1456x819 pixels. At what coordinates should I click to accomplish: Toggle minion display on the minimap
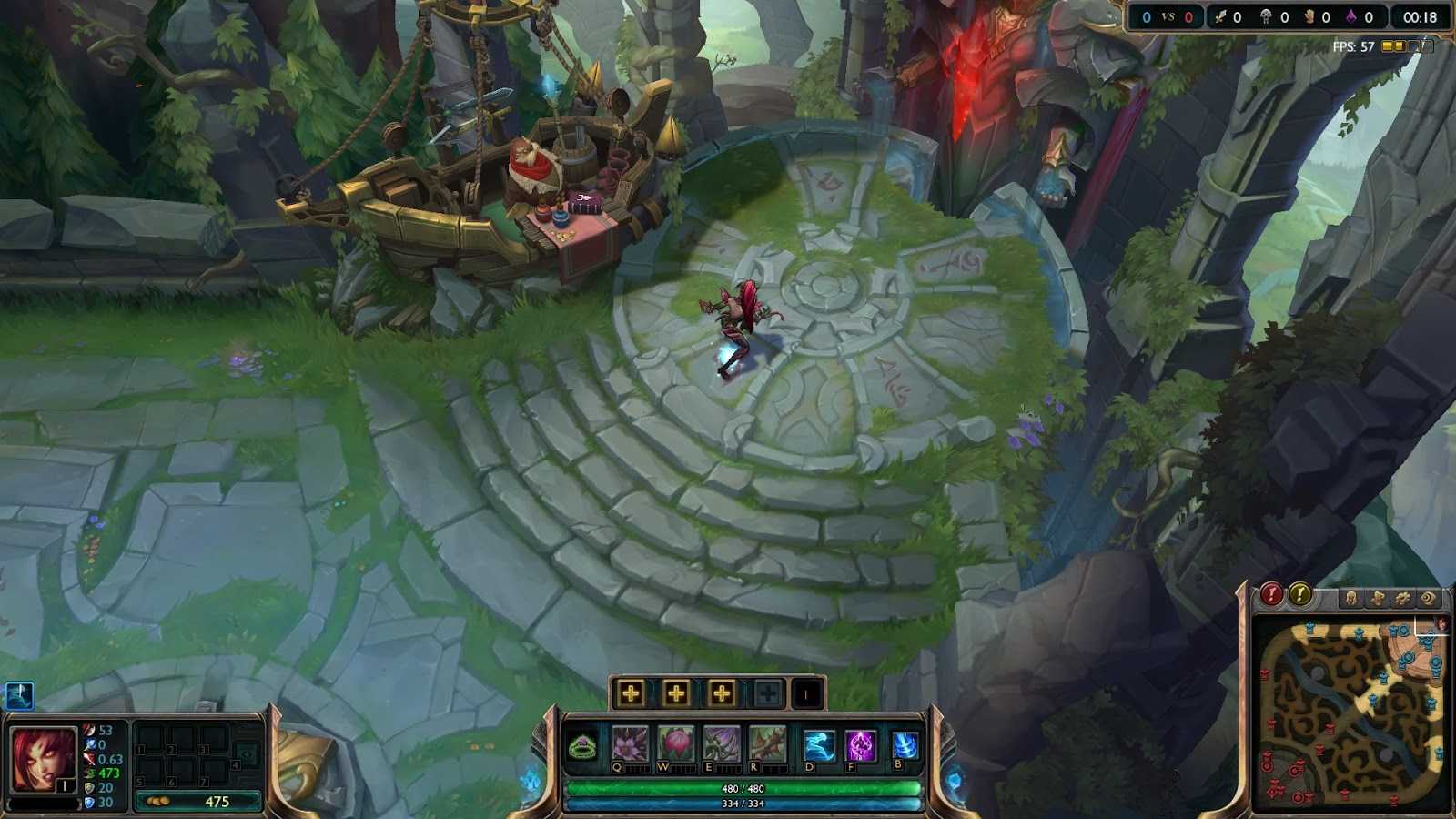tap(1378, 598)
